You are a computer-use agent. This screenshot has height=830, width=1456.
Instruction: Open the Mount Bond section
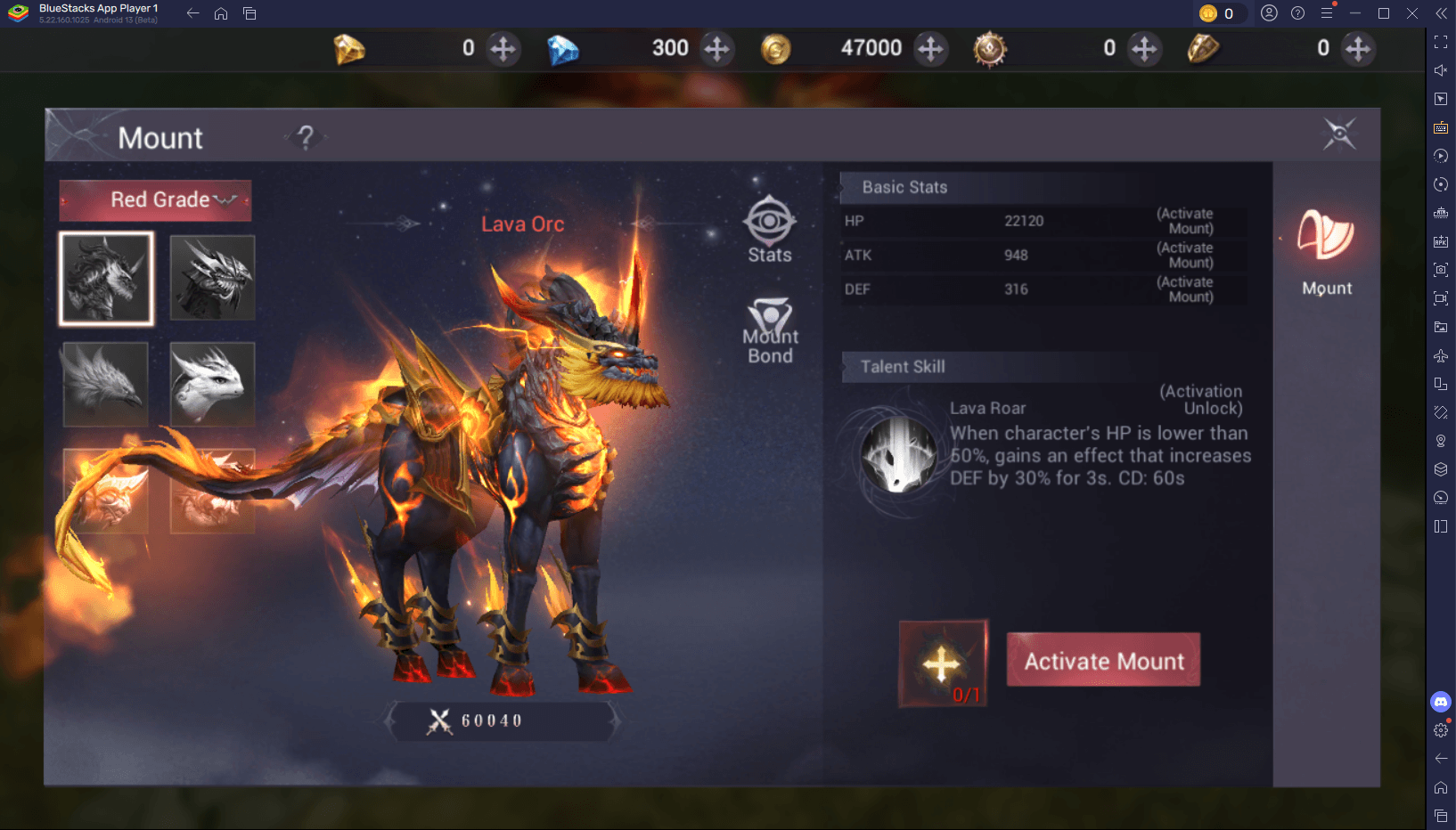pos(771,331)
